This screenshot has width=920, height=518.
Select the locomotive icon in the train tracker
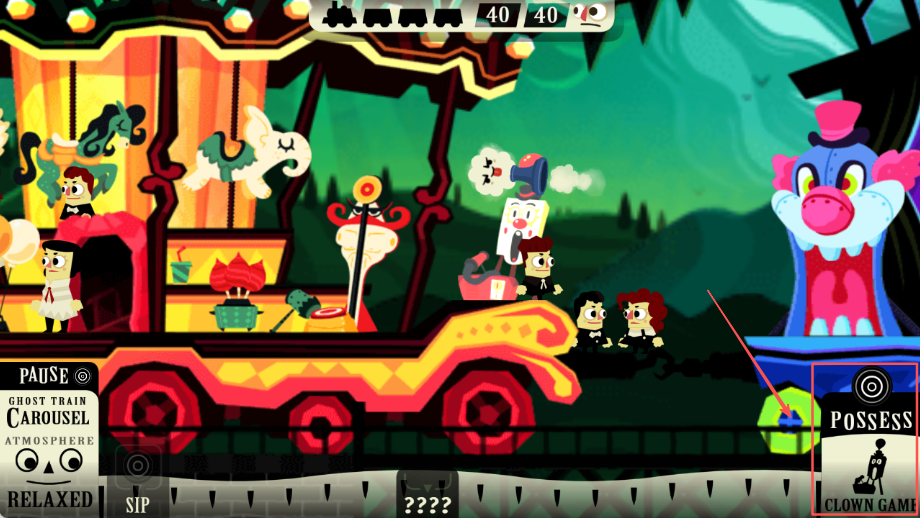(340, 15)
